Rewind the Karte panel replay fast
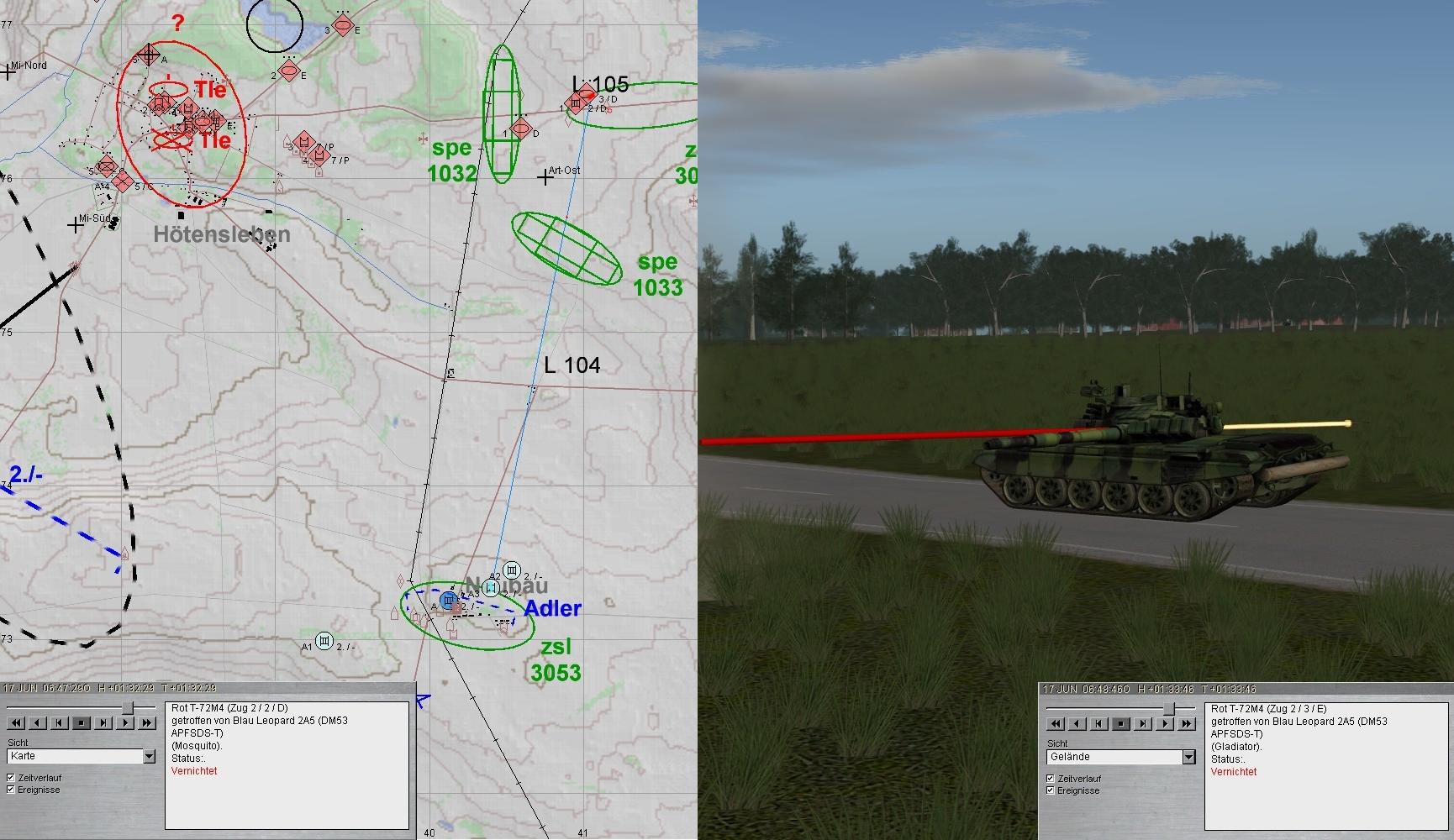The image size is (1454, 840). (x=16, y=722)
